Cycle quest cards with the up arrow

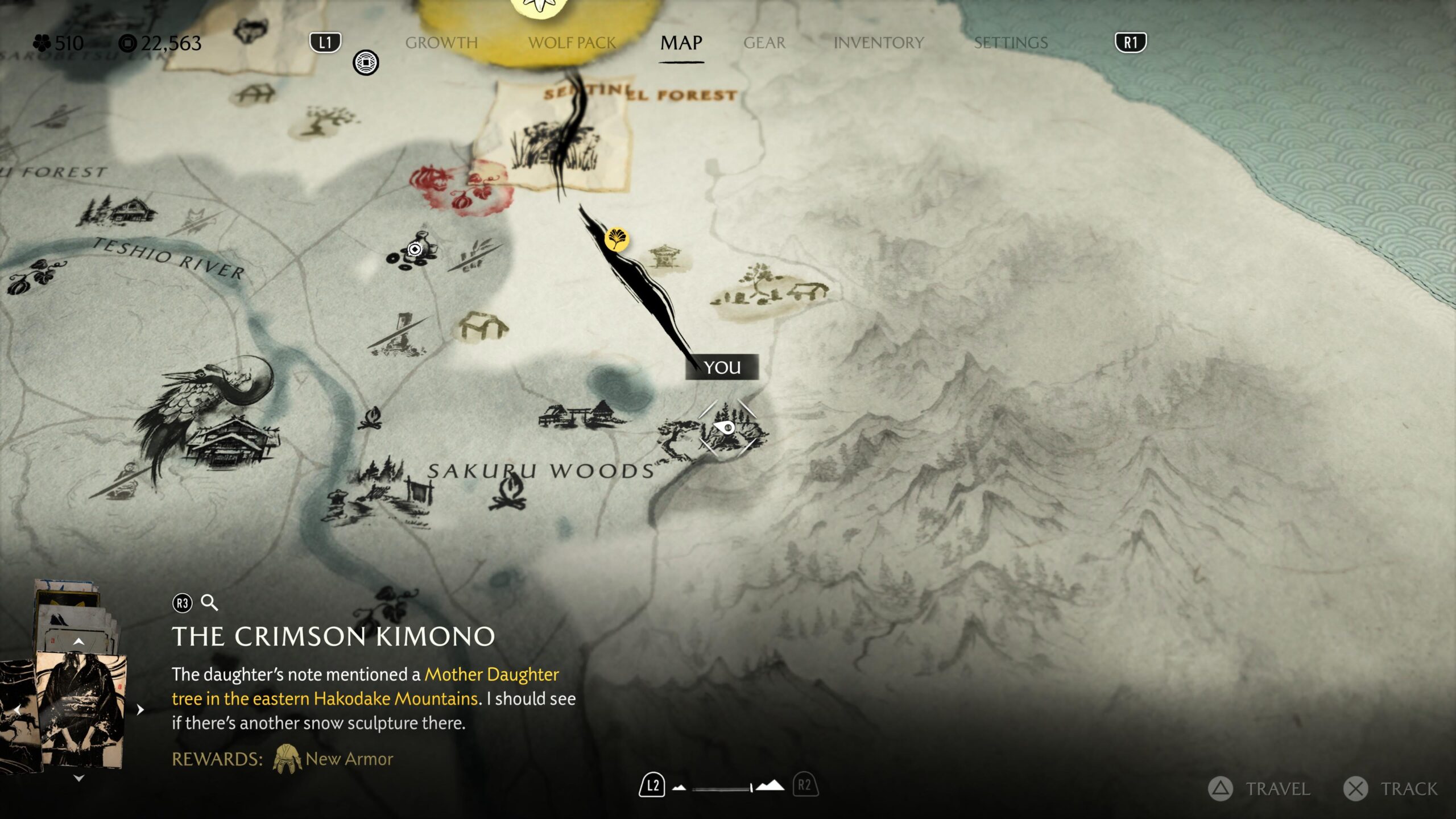coord(79,642)
